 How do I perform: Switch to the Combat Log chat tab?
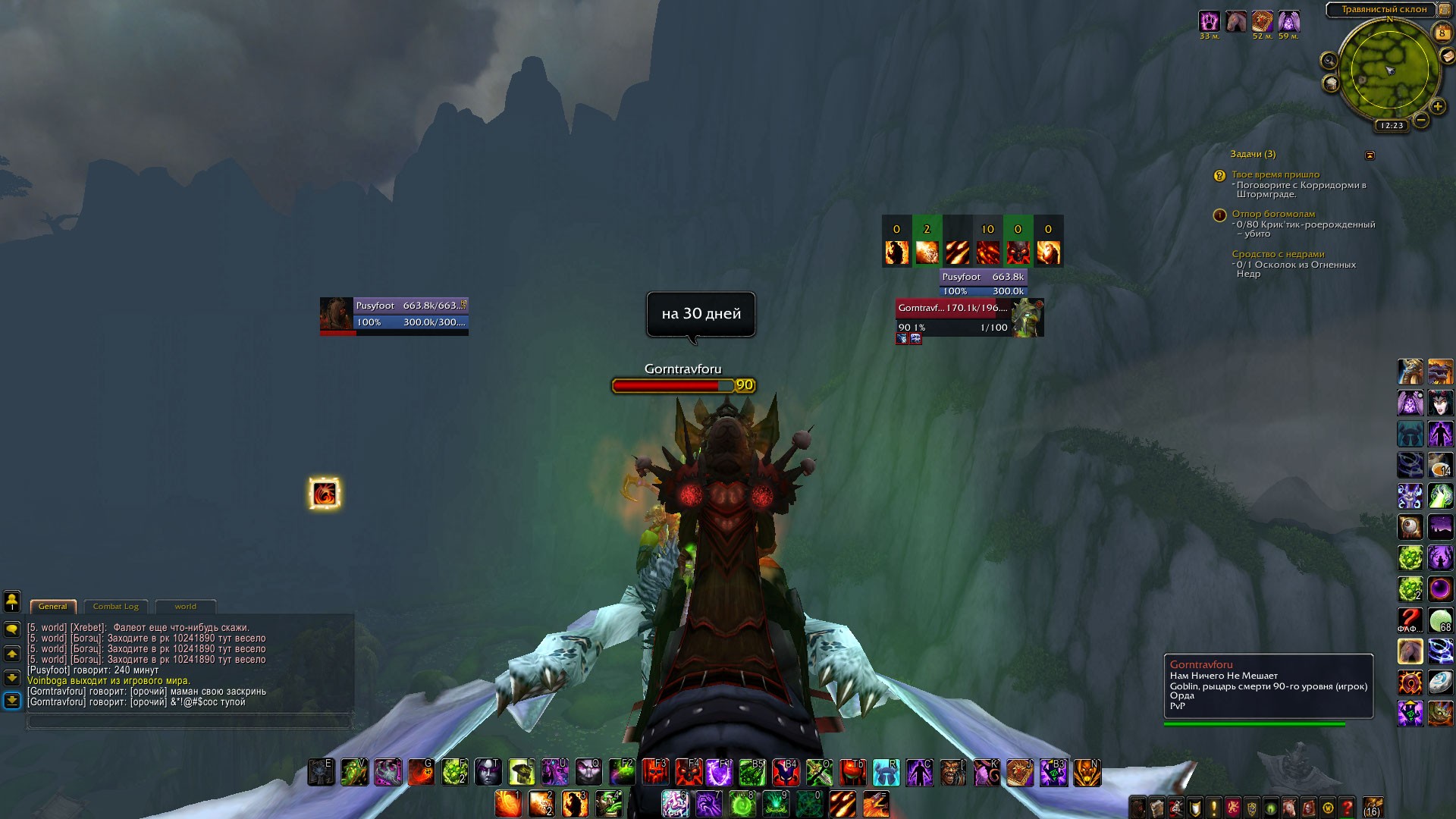point(115,607)
